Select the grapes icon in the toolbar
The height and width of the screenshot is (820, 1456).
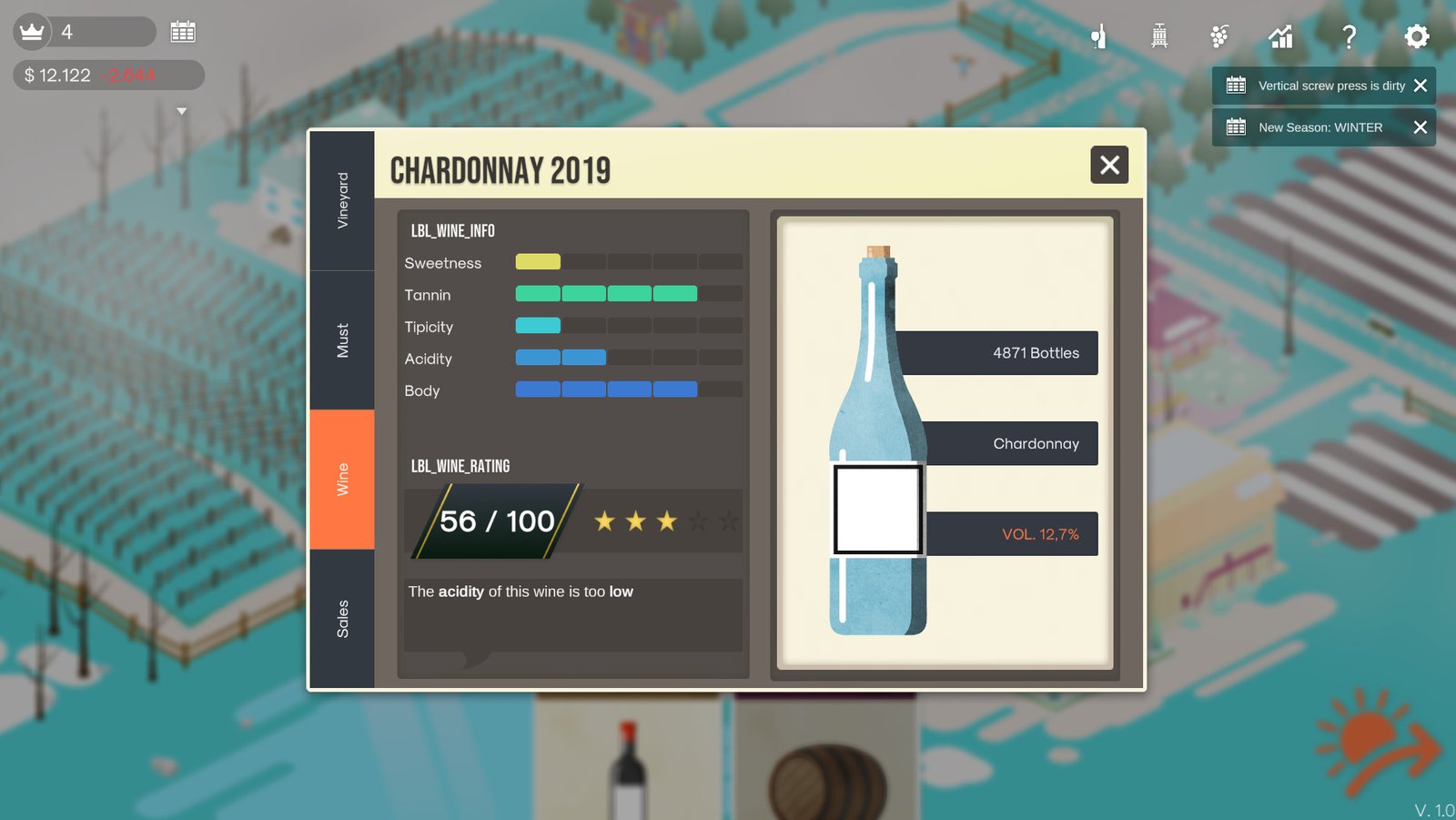pyautogui.click(x=1219, y=36)
